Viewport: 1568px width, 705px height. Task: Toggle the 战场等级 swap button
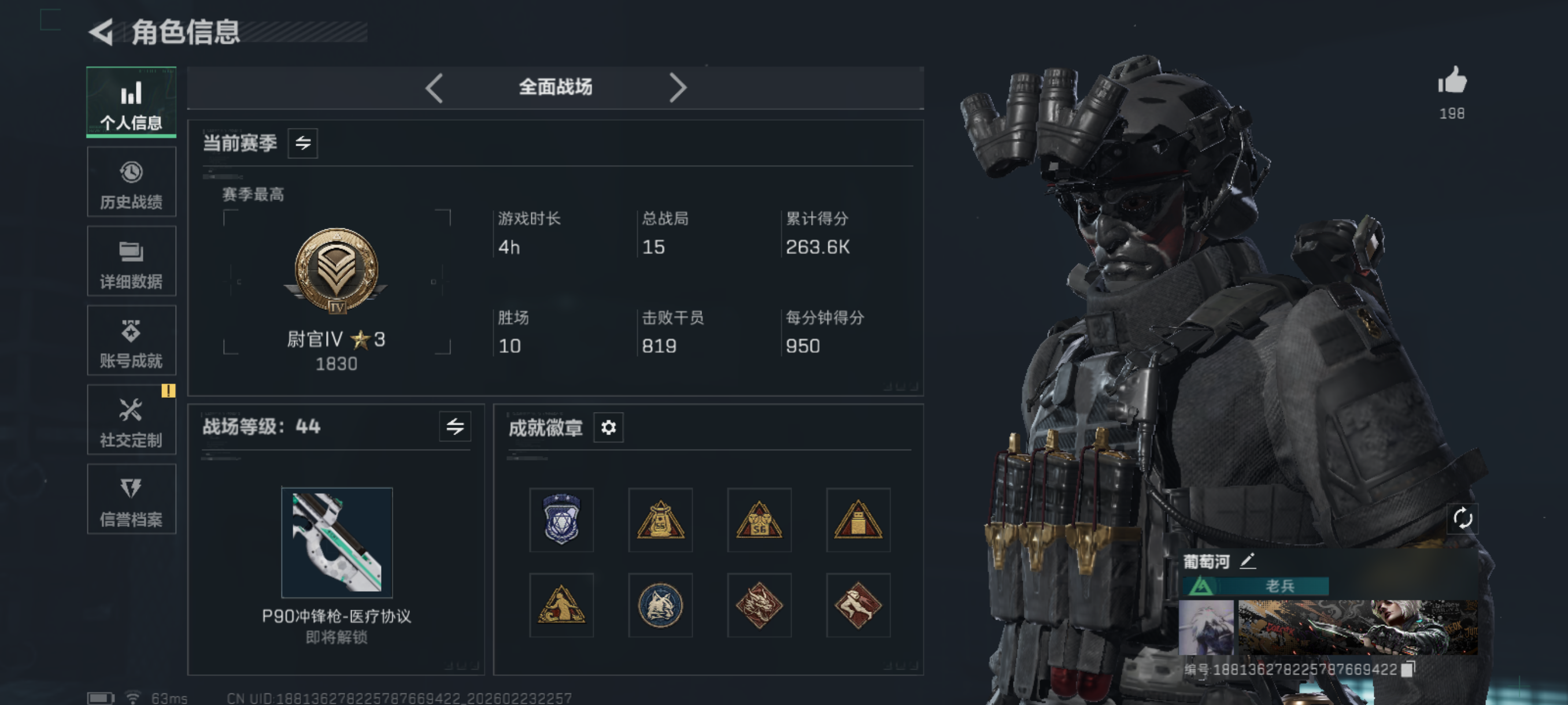[454, 426]
